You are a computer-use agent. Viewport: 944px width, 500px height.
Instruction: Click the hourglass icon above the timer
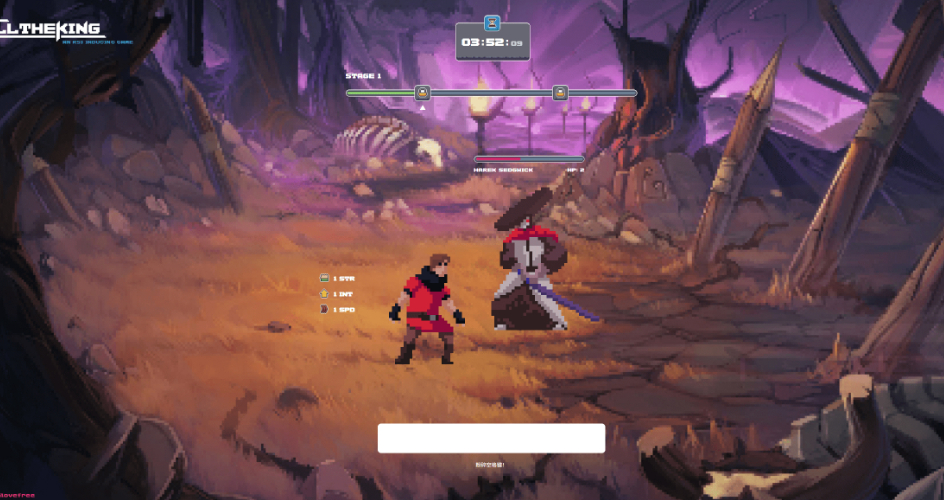(491, 22)
